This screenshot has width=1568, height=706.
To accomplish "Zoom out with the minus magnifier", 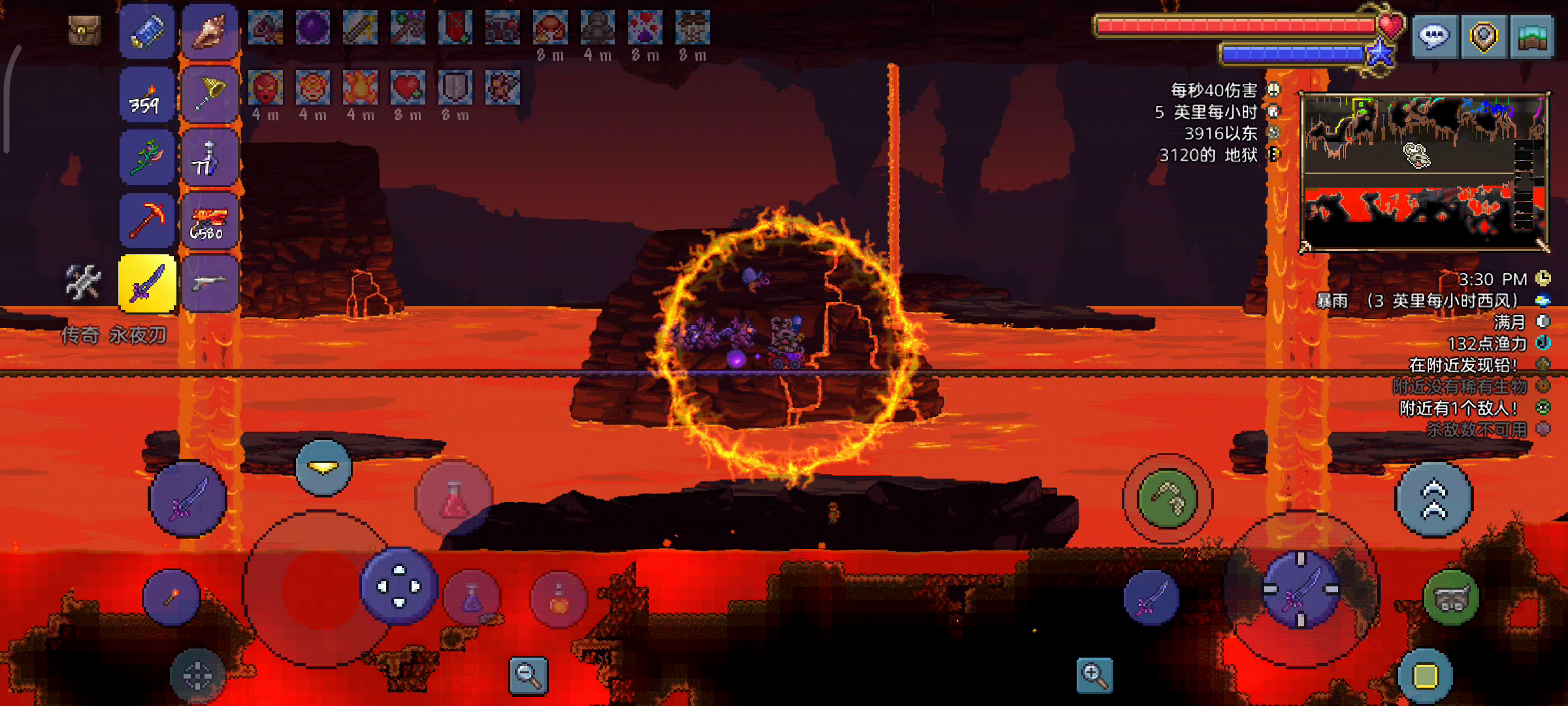I will click(x=528, y=675).
